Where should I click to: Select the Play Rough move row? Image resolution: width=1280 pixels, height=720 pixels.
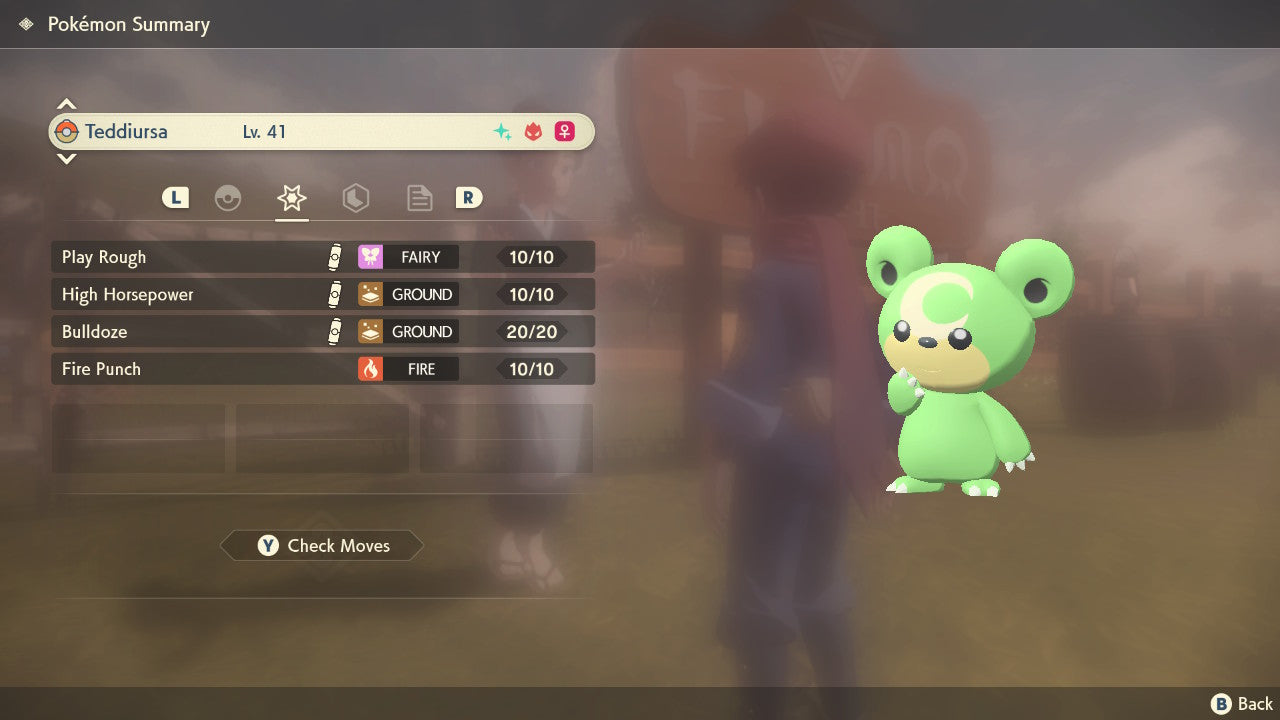pyautogui.click(x=322, y=257)
